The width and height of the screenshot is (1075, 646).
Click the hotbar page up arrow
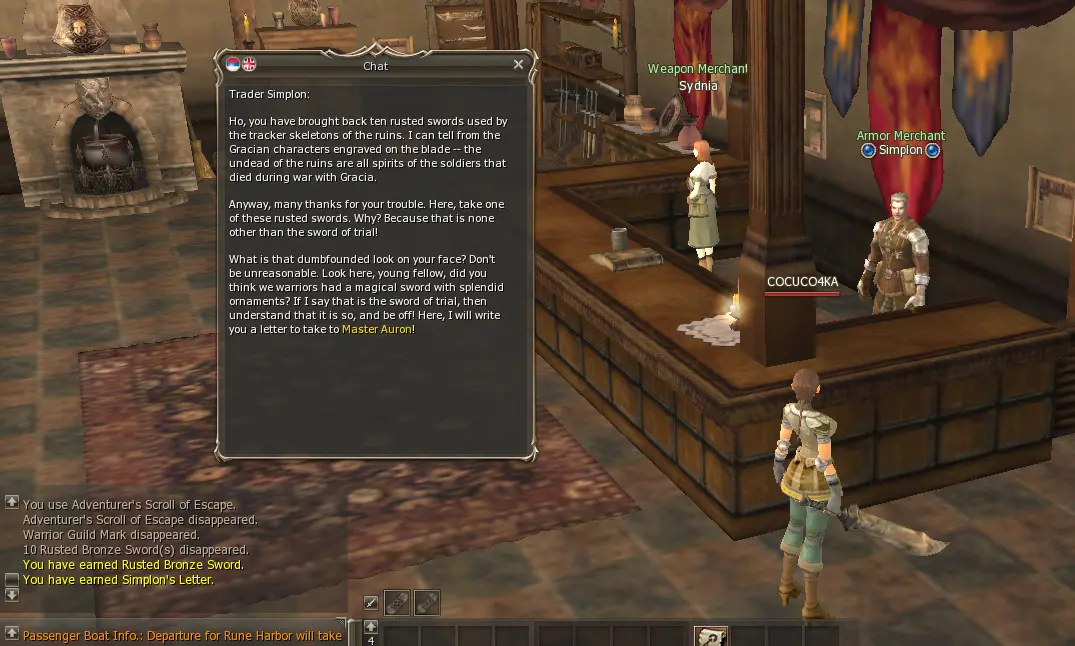coord(371,627)
